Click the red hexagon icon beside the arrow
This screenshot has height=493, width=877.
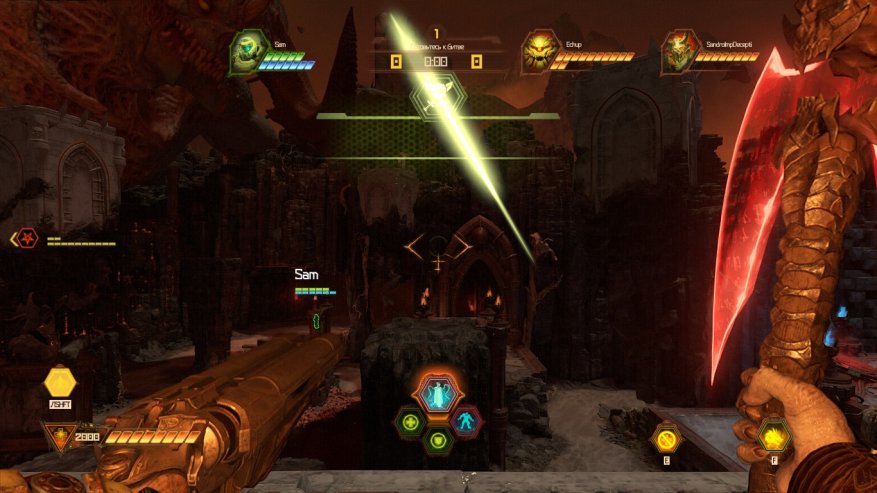[x=30, y=239]
